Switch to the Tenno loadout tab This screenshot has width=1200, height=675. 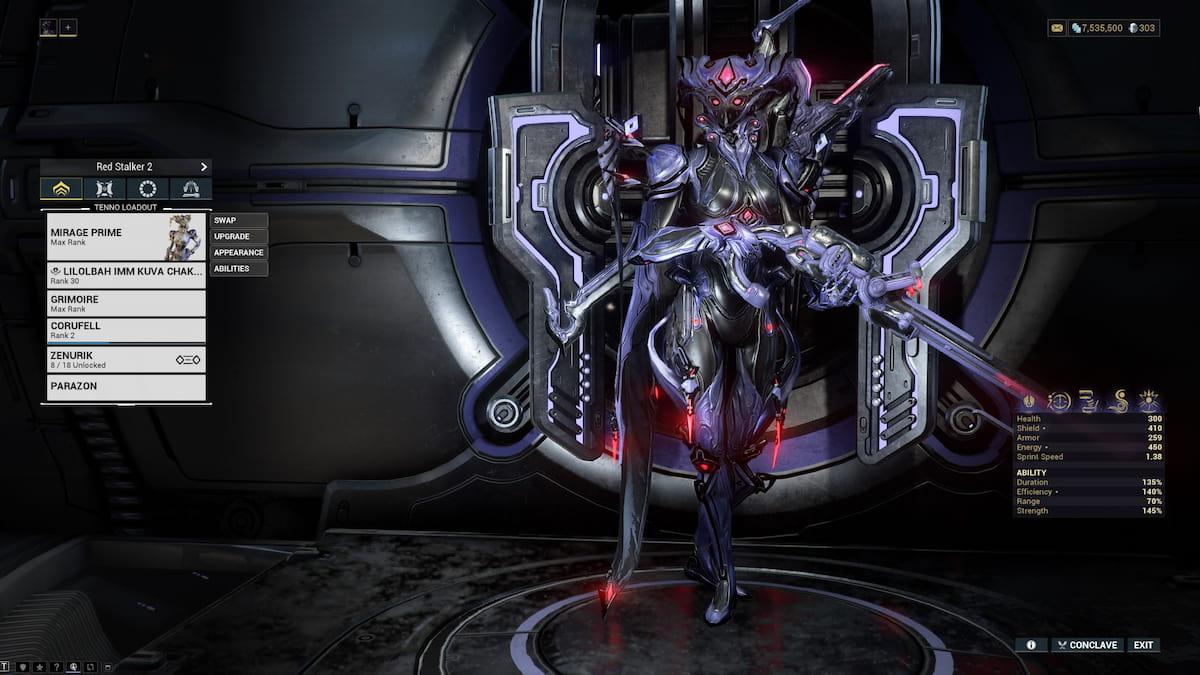coord(61,189)
